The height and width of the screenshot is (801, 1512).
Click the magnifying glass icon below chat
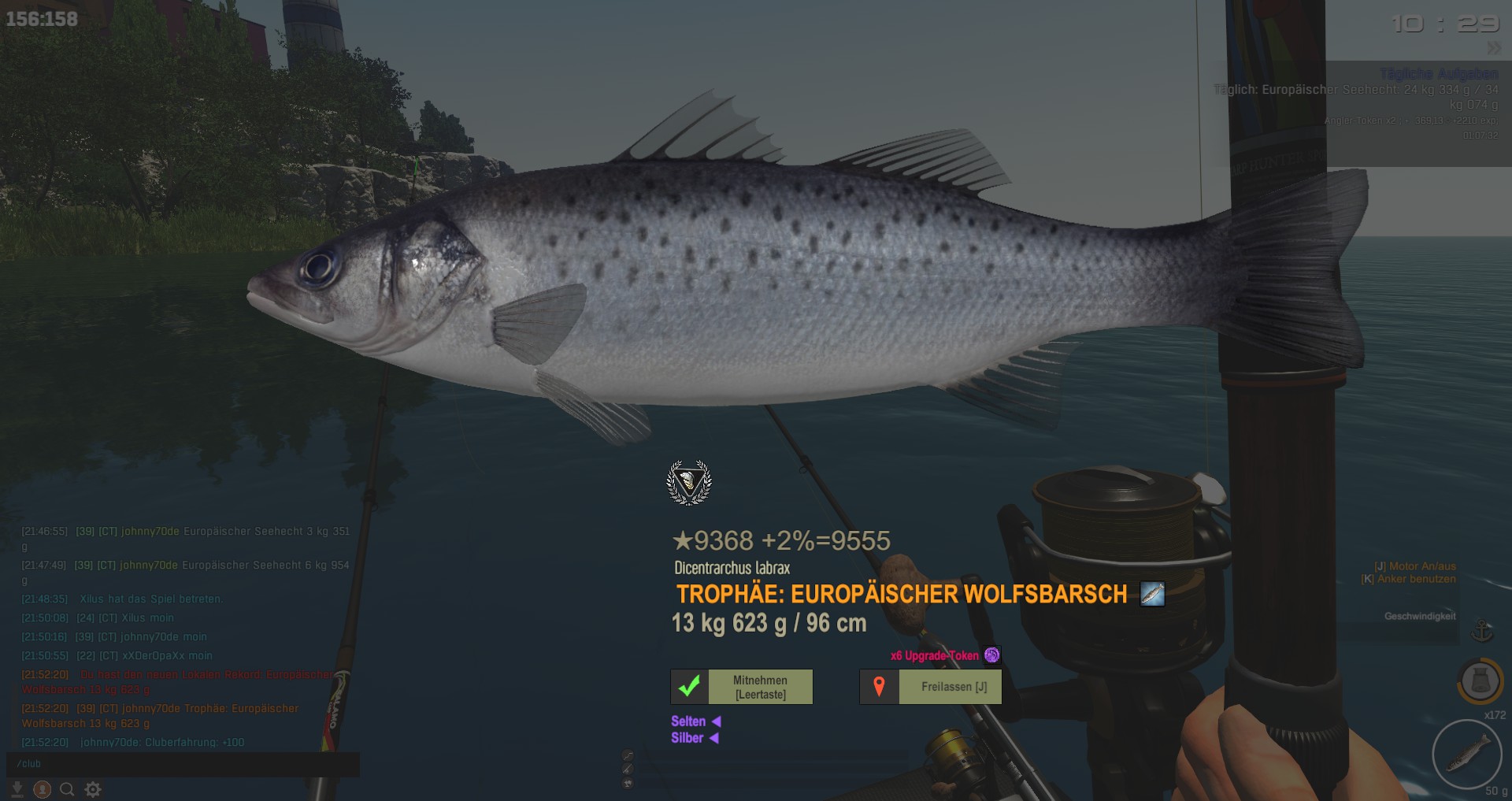68,789
